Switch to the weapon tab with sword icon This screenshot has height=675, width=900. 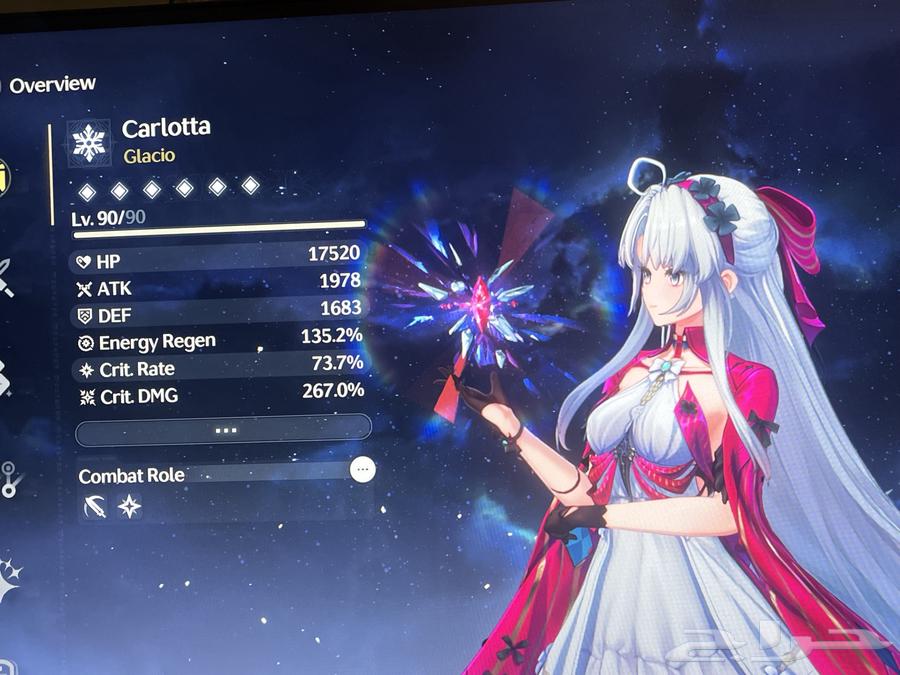[5, 276]
